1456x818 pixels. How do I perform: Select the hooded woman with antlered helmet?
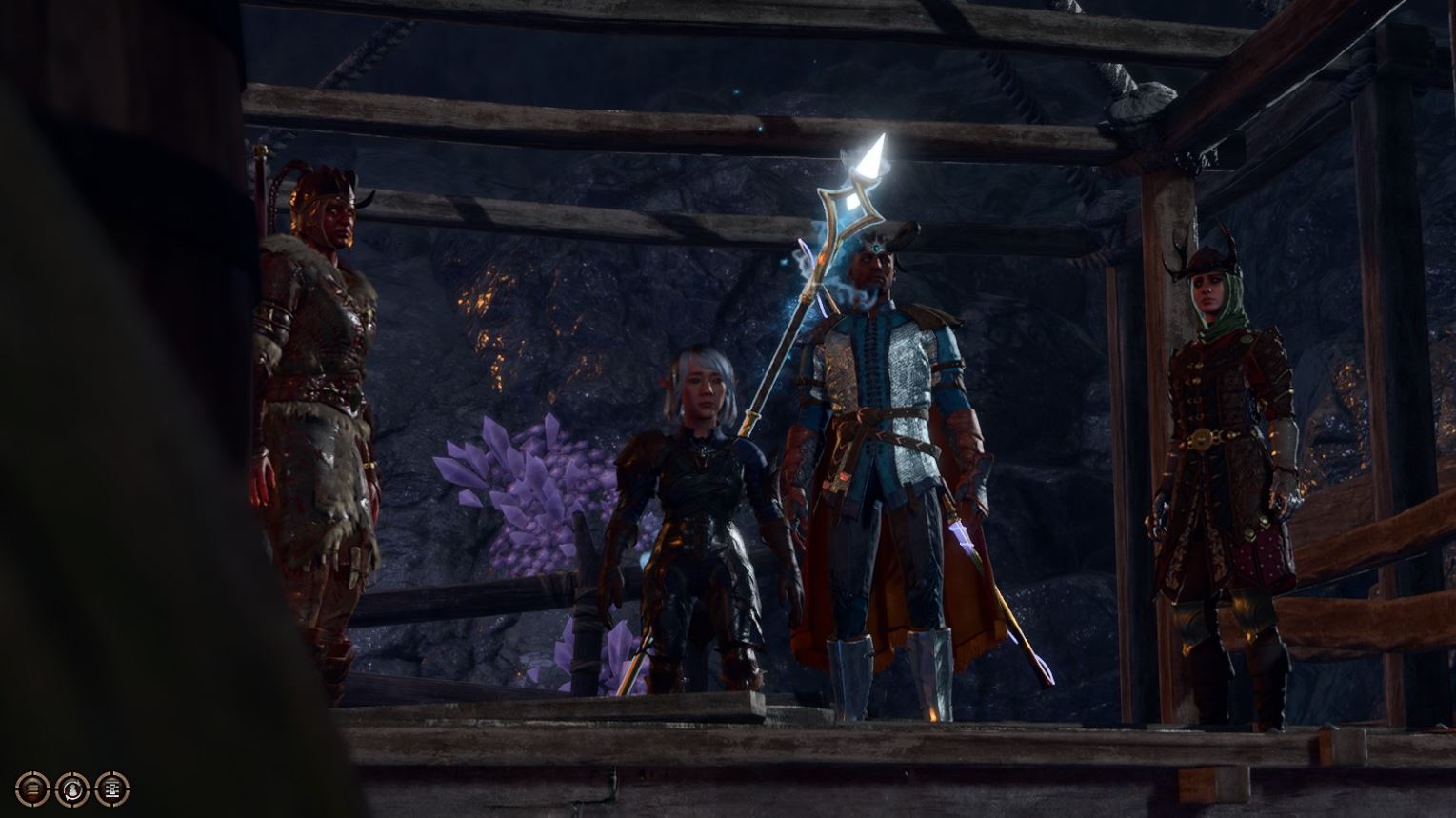pos(1224,429)
